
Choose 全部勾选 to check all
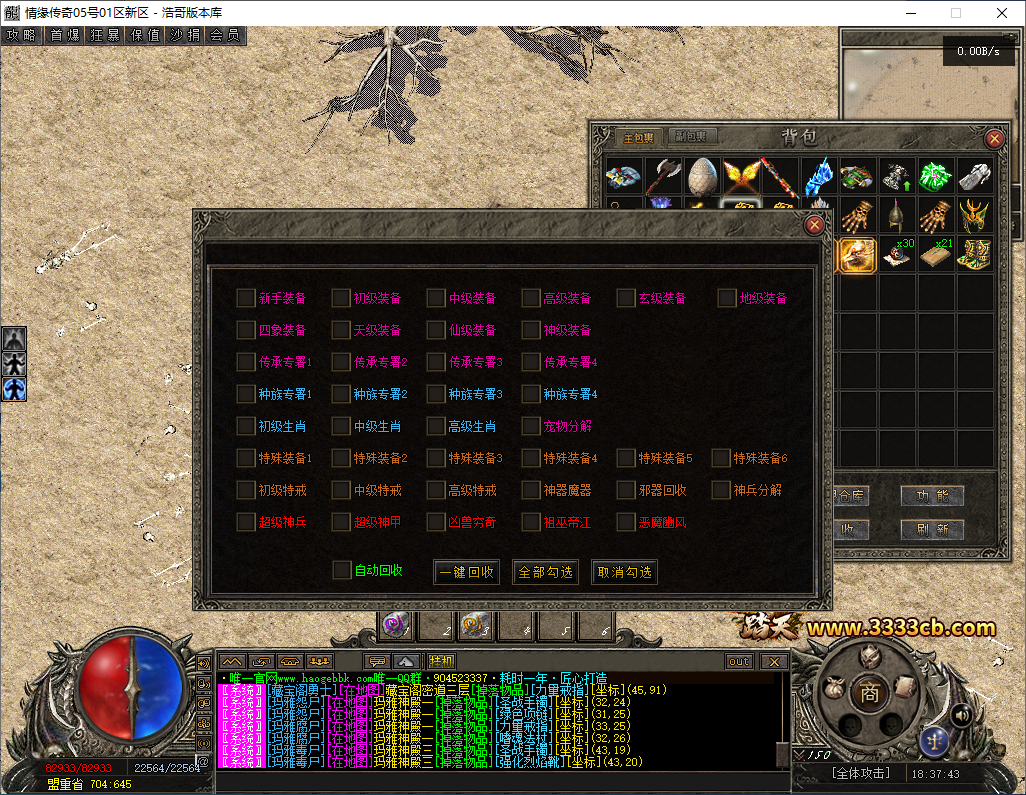click(x=545, y=572)
